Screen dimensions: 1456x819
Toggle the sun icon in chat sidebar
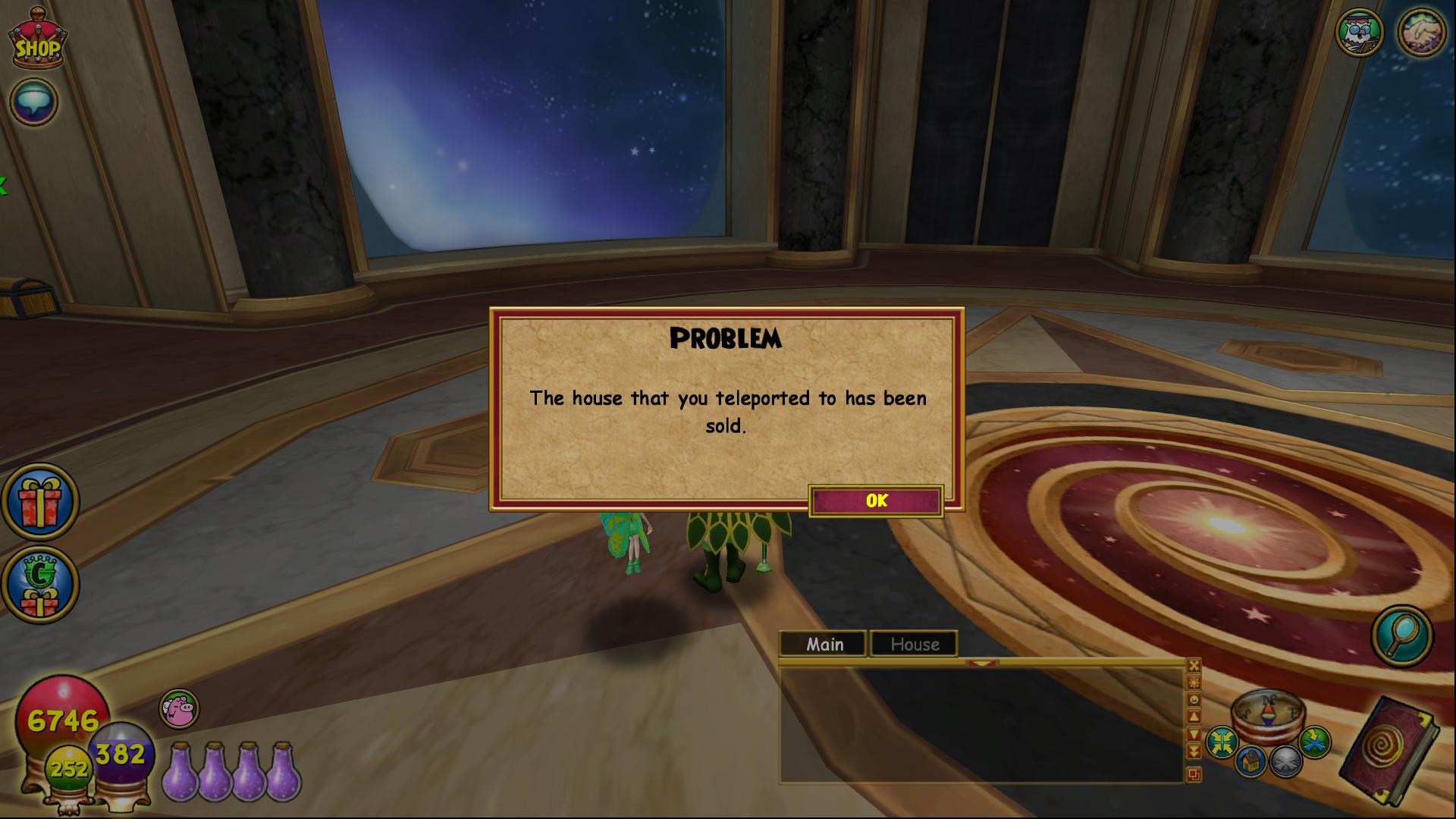coord(1193,682)
